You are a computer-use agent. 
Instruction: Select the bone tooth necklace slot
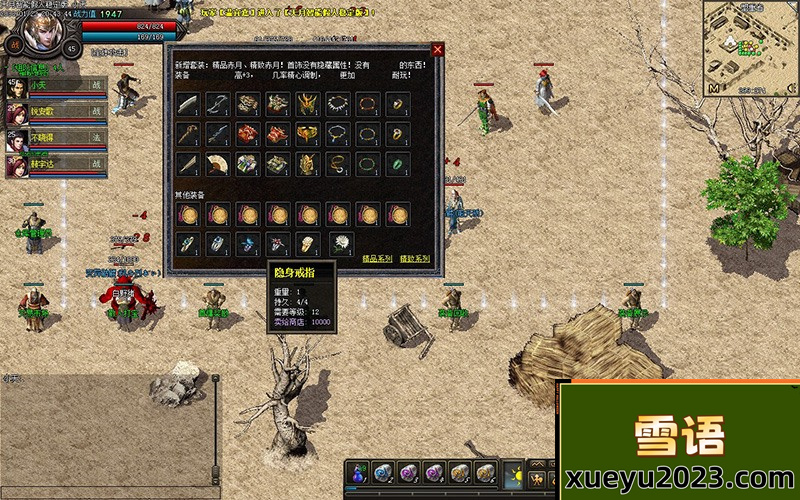338,104
